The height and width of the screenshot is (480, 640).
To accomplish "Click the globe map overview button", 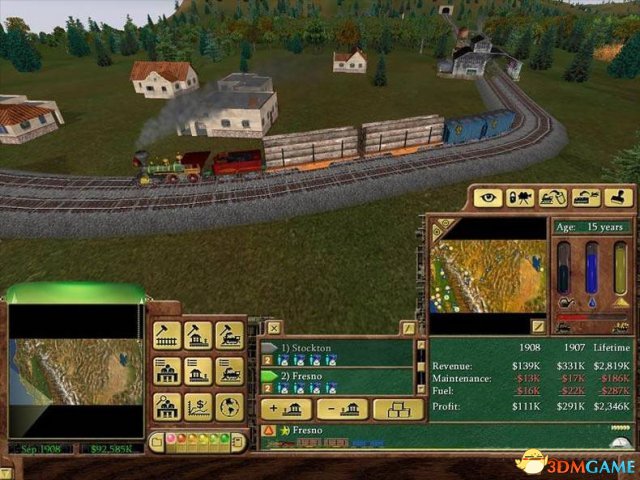I will point(229,407).
